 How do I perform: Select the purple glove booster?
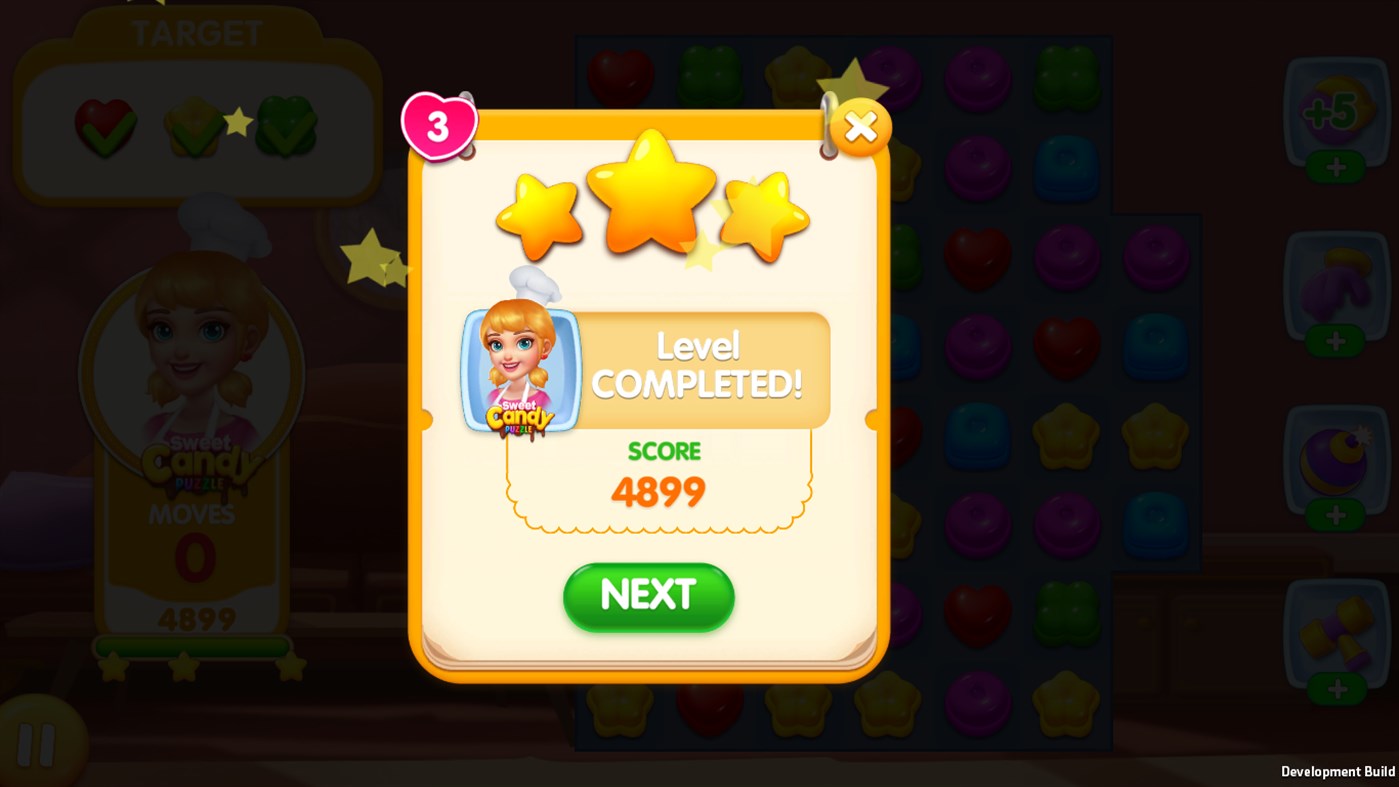click(1337, 283)
